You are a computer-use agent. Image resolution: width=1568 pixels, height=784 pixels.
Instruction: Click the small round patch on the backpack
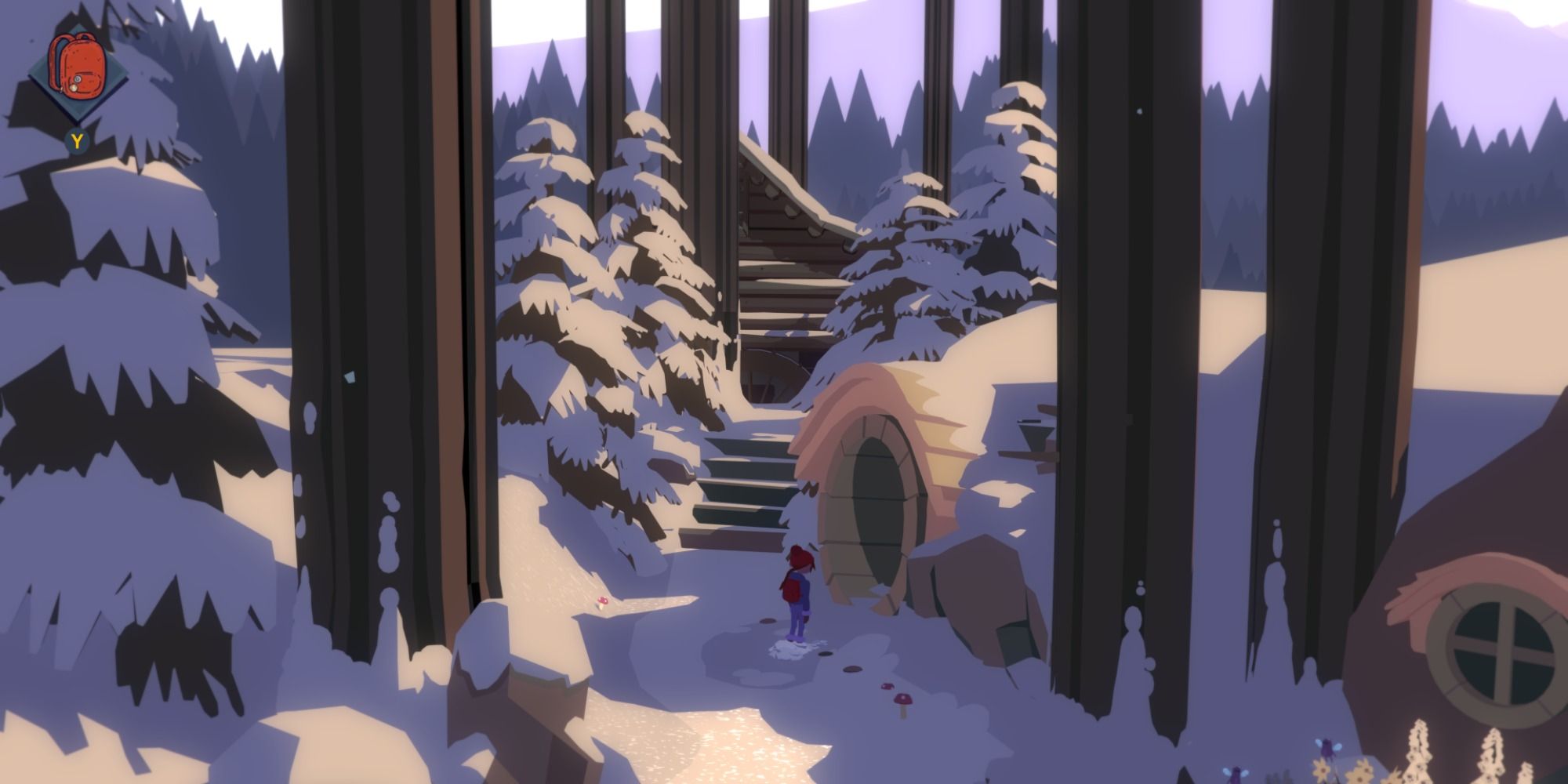point(78,79)
